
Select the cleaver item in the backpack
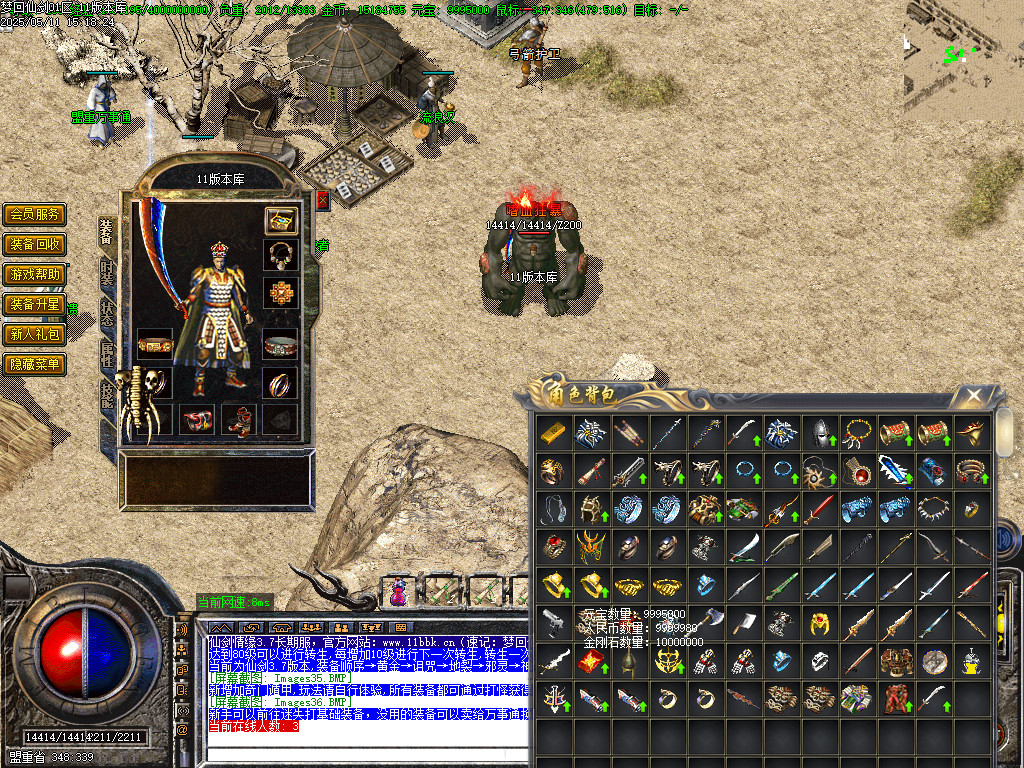[741, 622]
